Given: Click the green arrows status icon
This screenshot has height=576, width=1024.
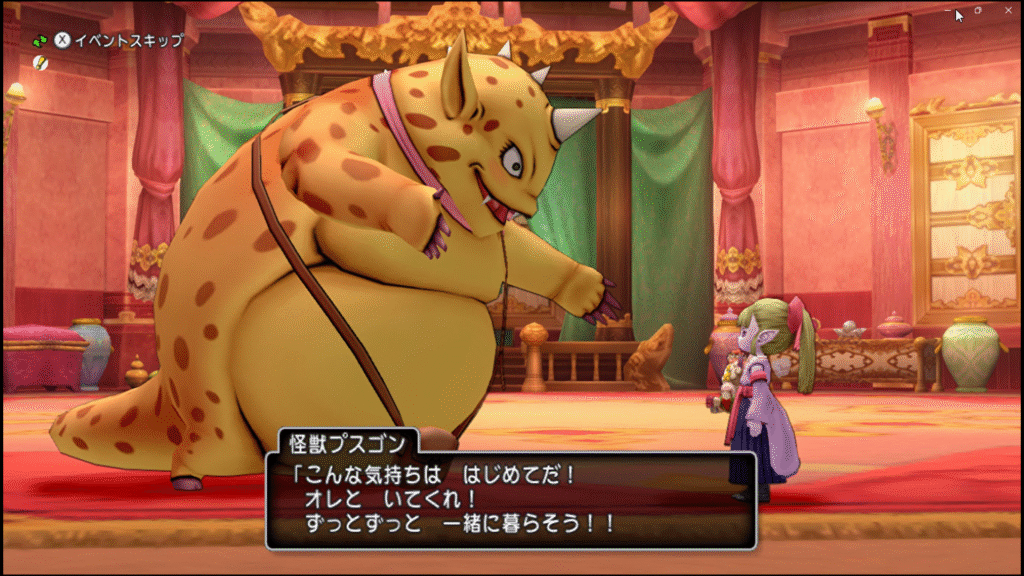Looking at the screenshot, I should pos(40,41).
